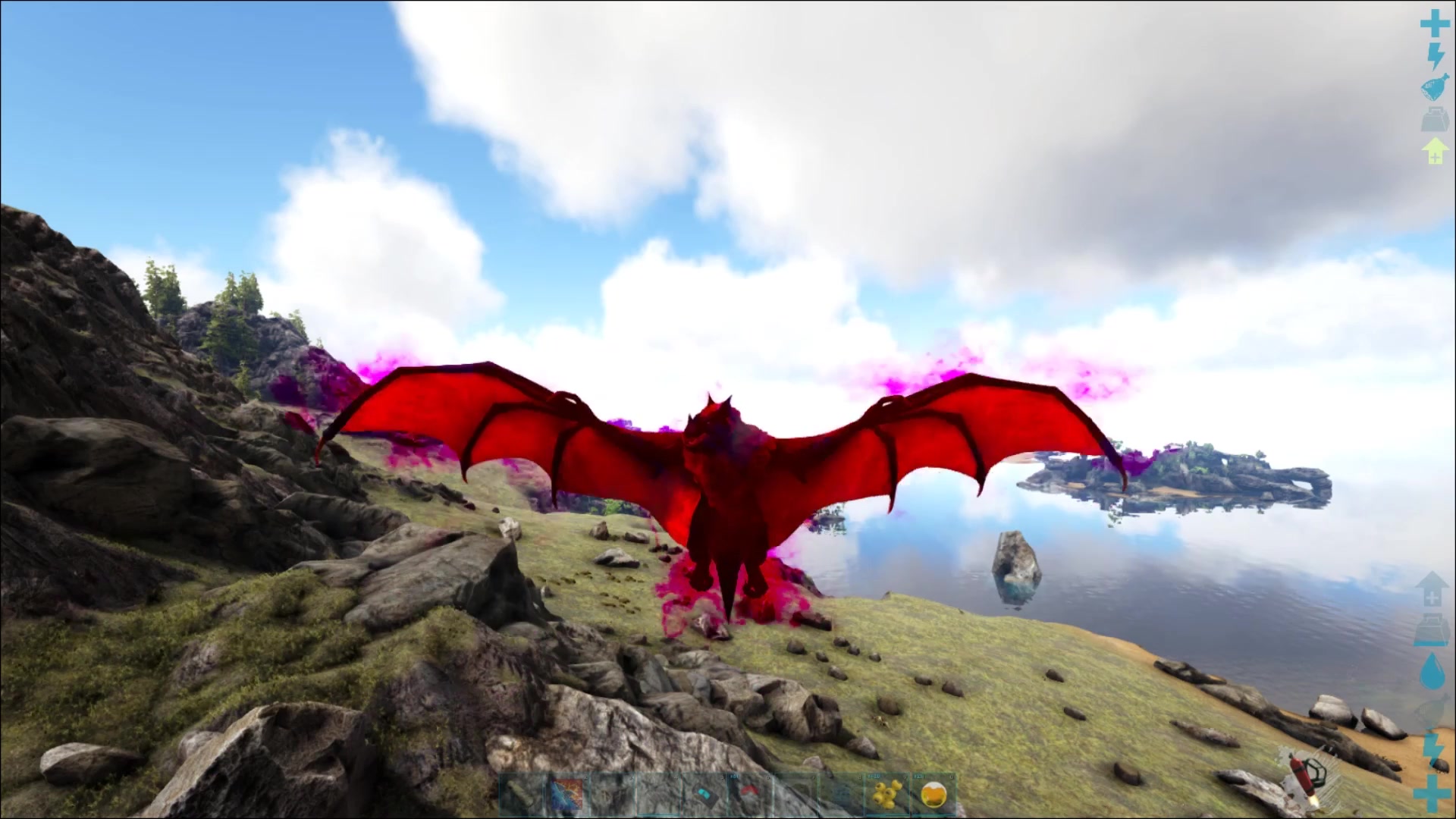1456x819 pixels.
Task: Select the colorful red-and-blue item hotbar slot
Action: click(x=566, y=795)
